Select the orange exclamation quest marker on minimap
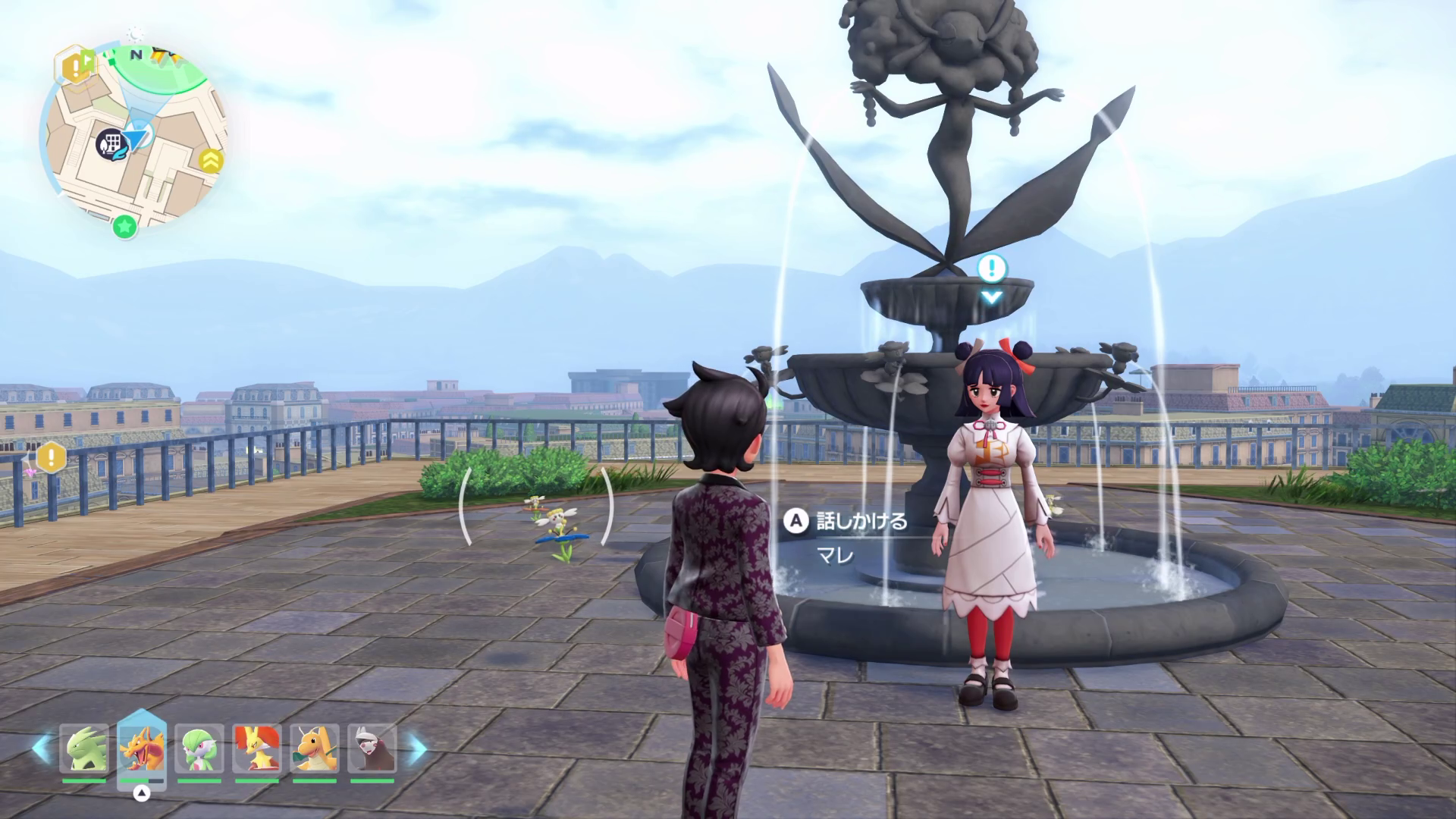The height and width of the screenshot is (819, 1456). pos(76,67)
